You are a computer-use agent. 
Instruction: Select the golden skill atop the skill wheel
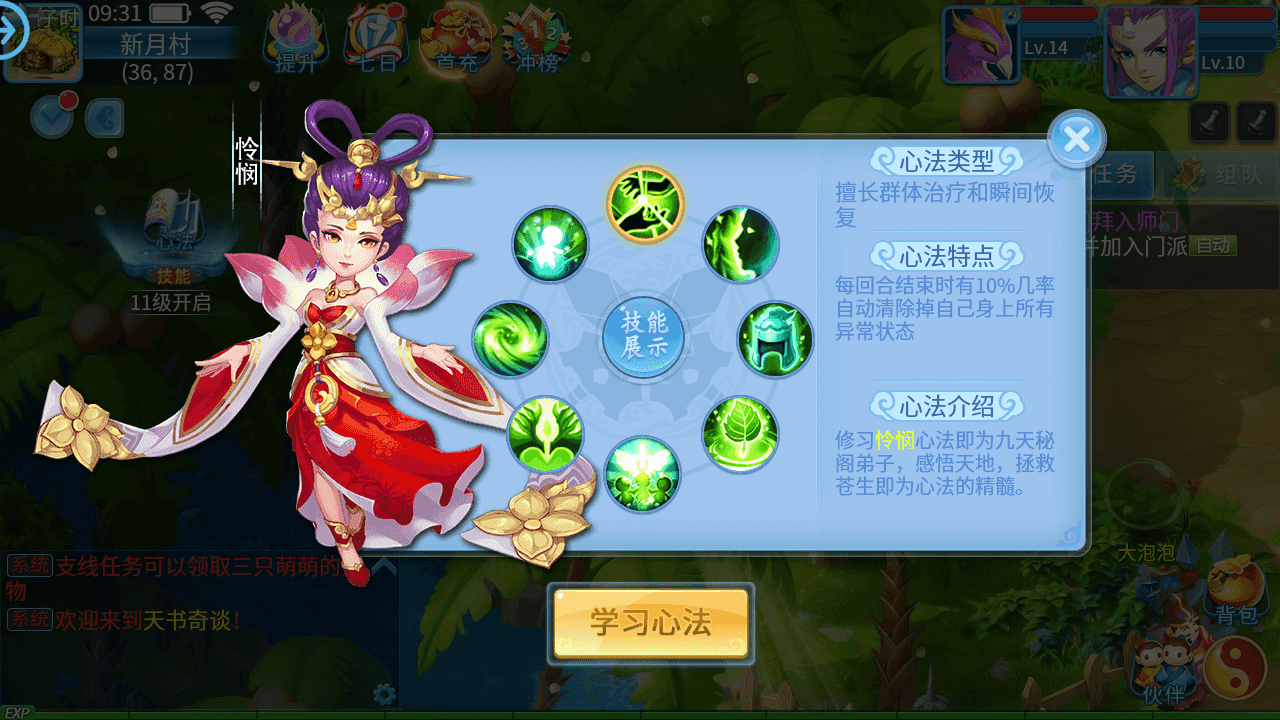coord(643,204)
